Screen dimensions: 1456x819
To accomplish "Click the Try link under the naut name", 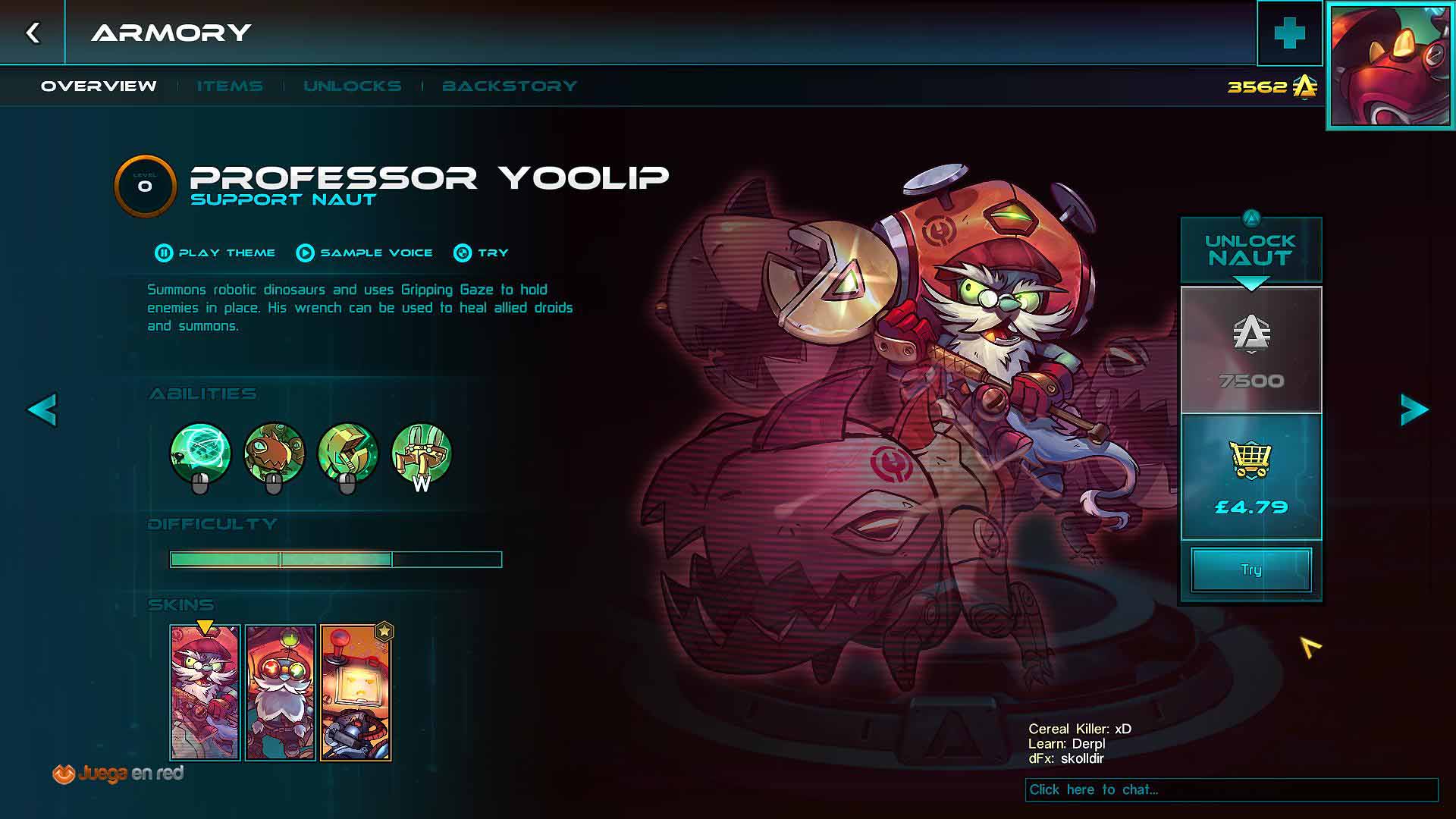I will (x=482, y=253).
